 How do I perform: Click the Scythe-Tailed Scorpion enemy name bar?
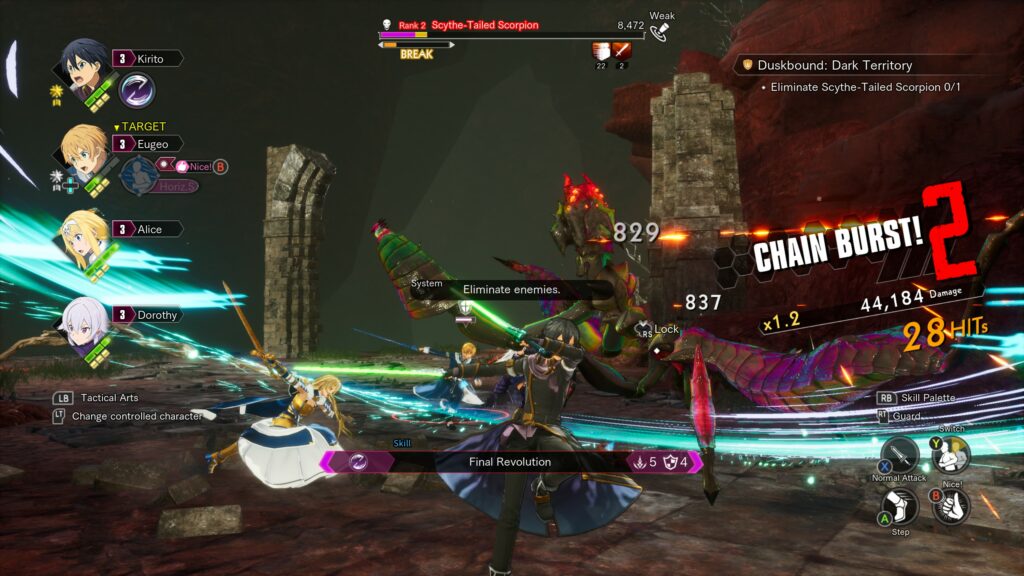tap(485, 25)
